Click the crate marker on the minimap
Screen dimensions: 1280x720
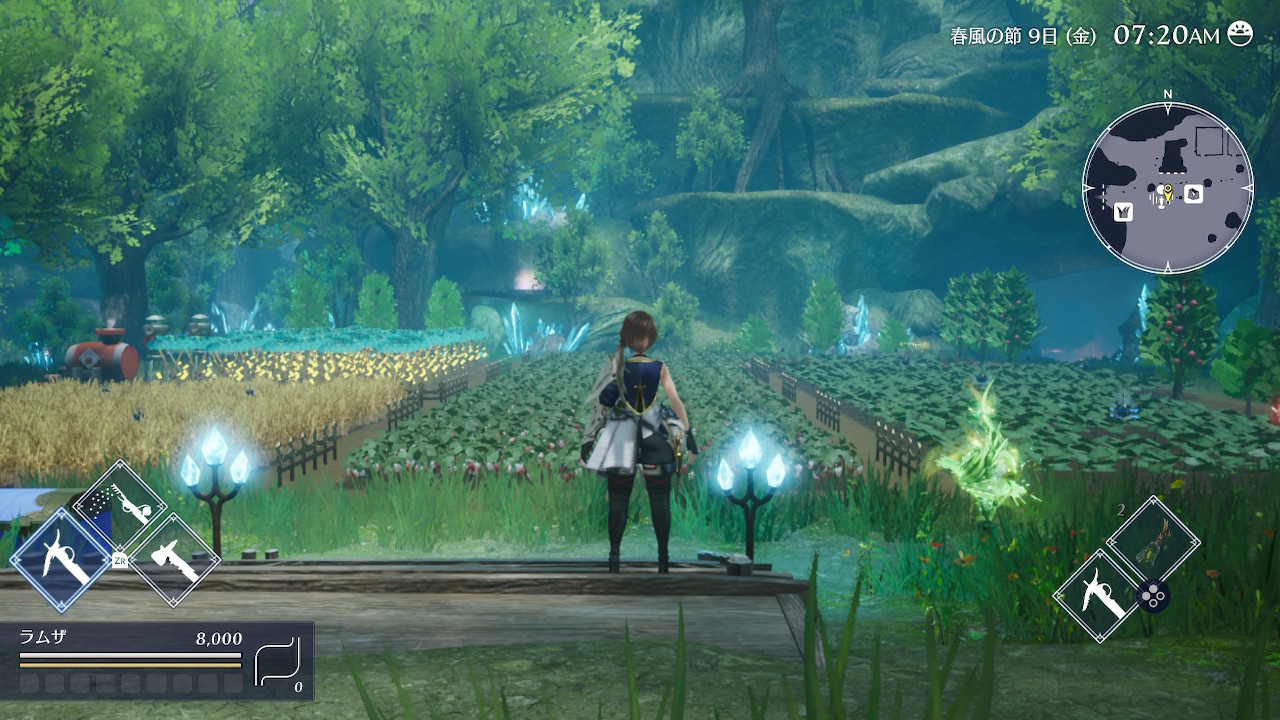1193,194
